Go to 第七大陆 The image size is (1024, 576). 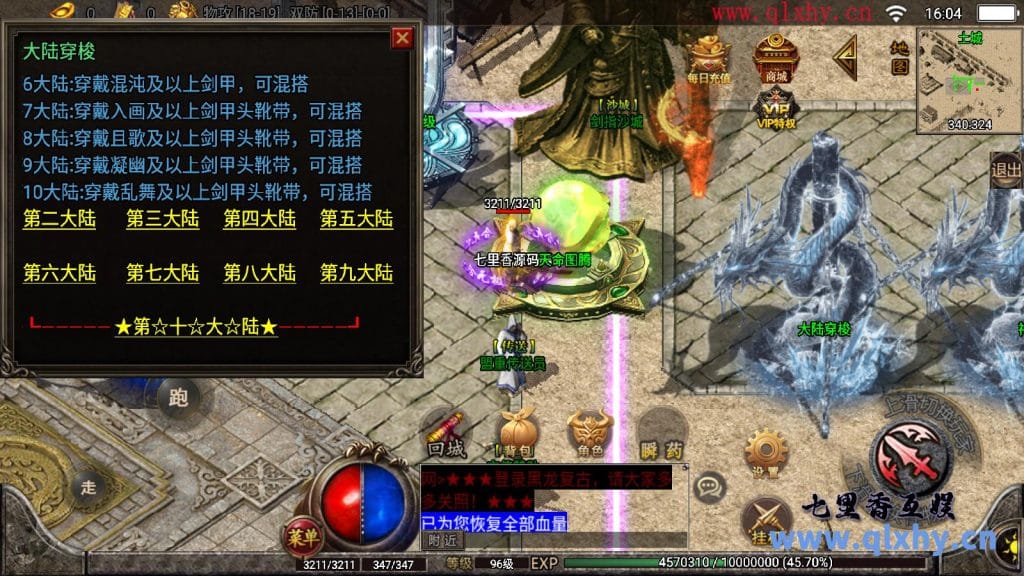(162, 273)
